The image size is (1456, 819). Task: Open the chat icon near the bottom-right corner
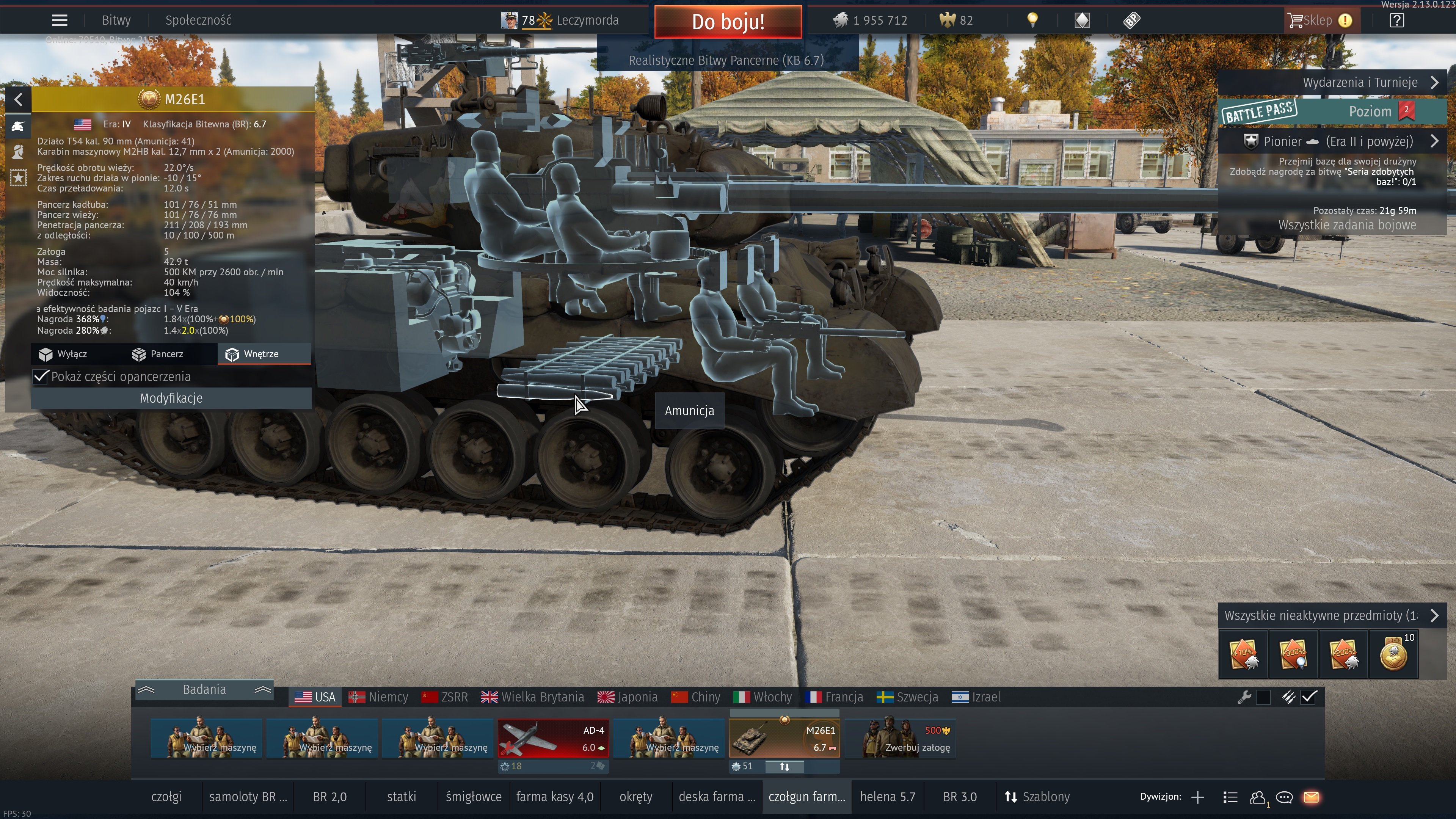click(x=1284, y=797)
